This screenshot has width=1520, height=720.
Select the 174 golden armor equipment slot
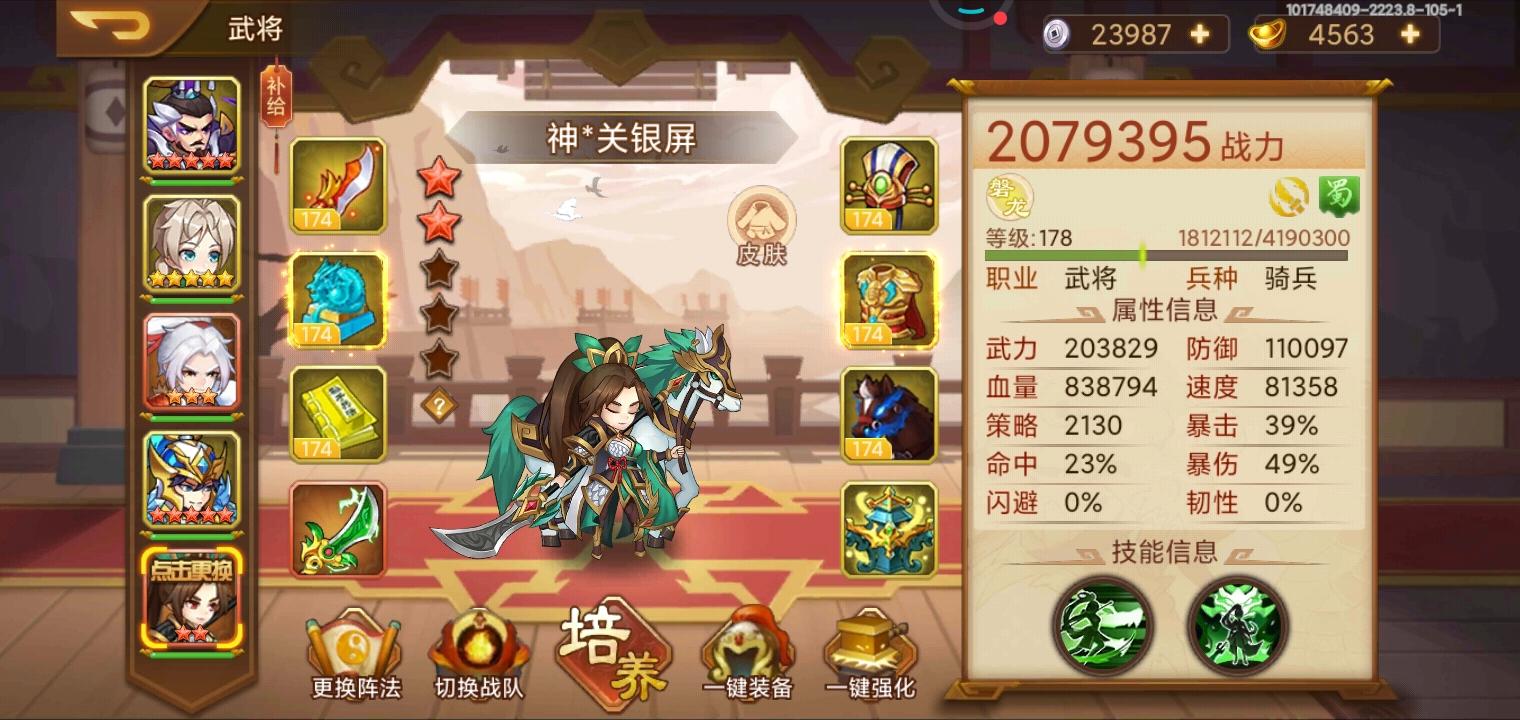click(888, 300)
